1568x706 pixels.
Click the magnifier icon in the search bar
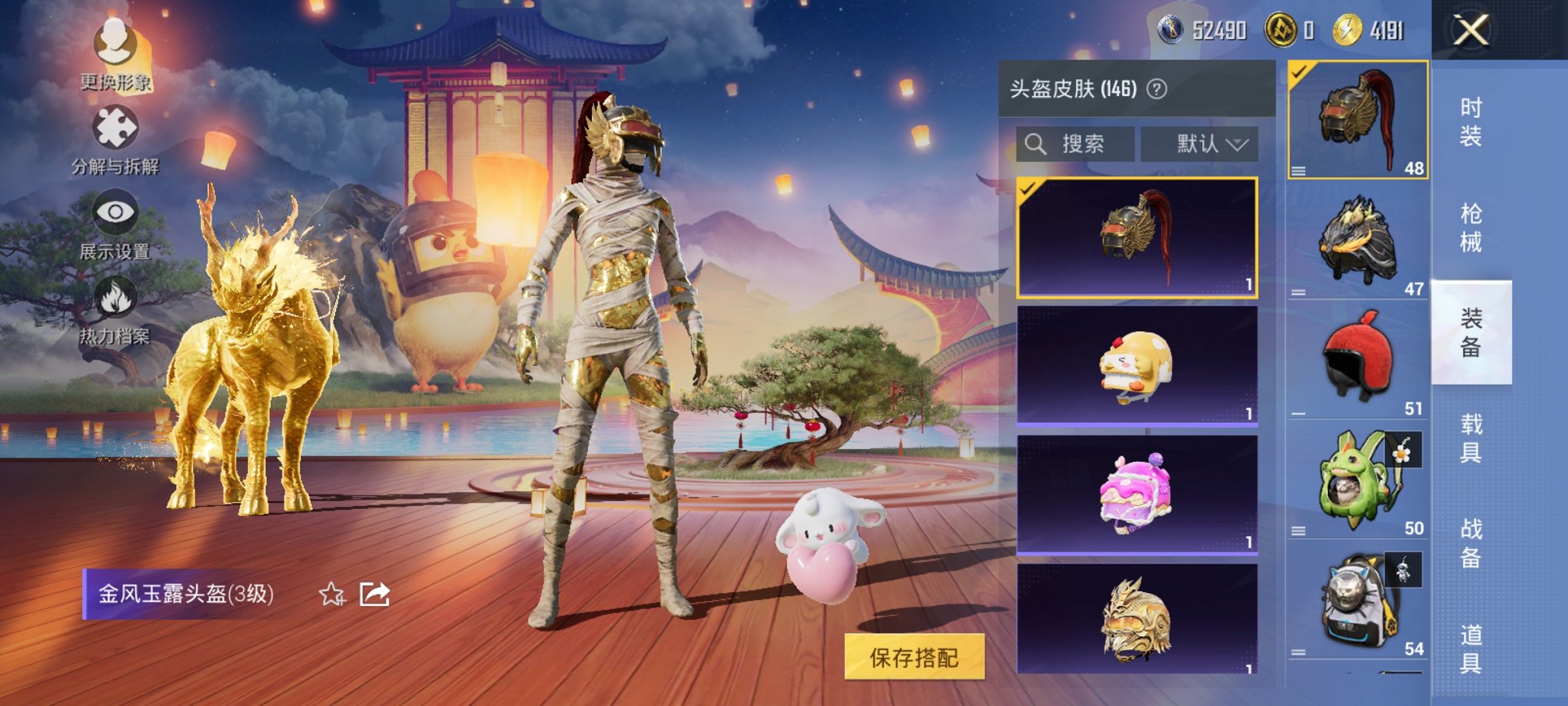pyautogui.click(x=1035, y=145)
